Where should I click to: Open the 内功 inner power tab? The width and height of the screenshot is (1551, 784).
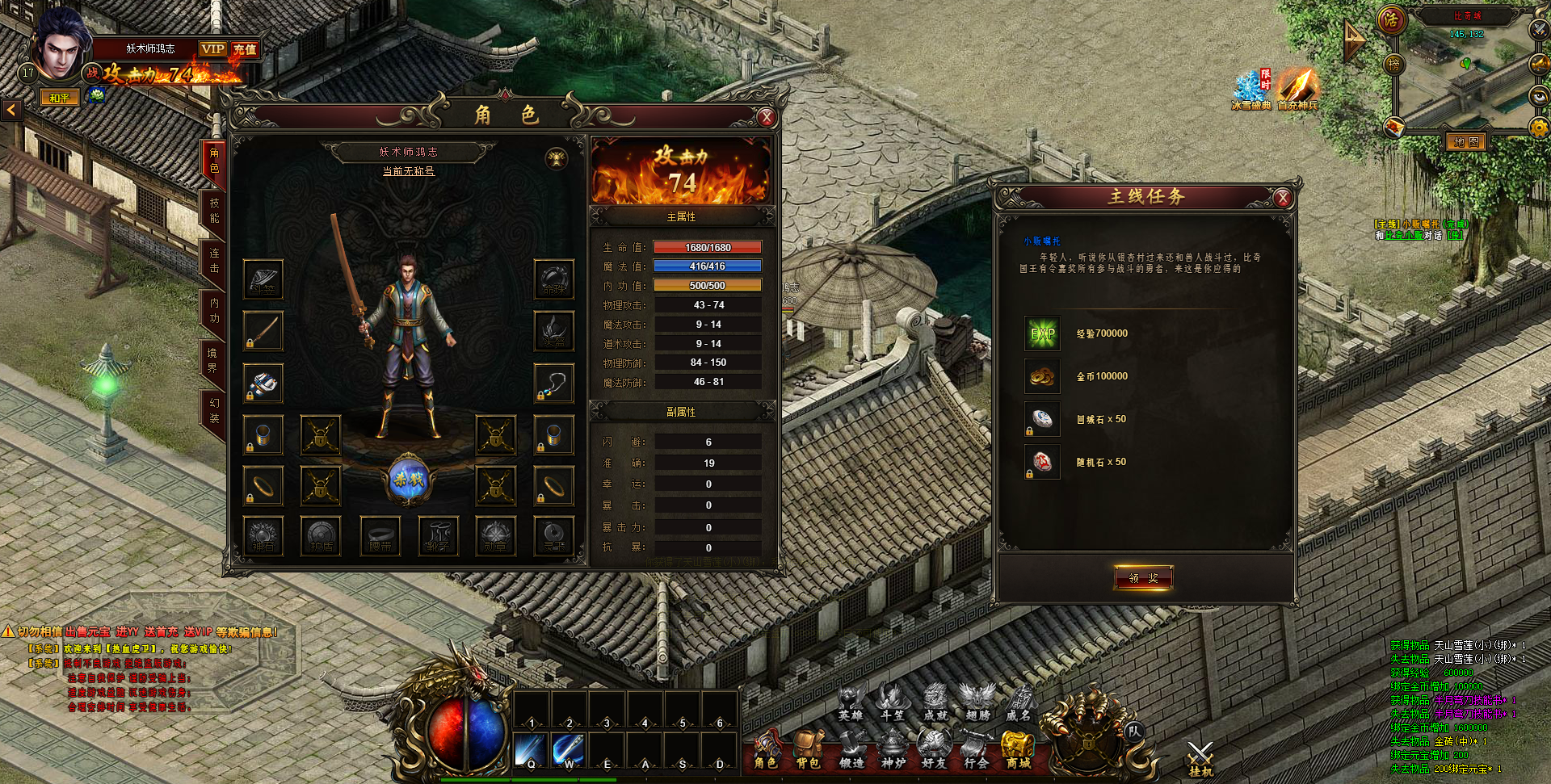pos(214,311)
